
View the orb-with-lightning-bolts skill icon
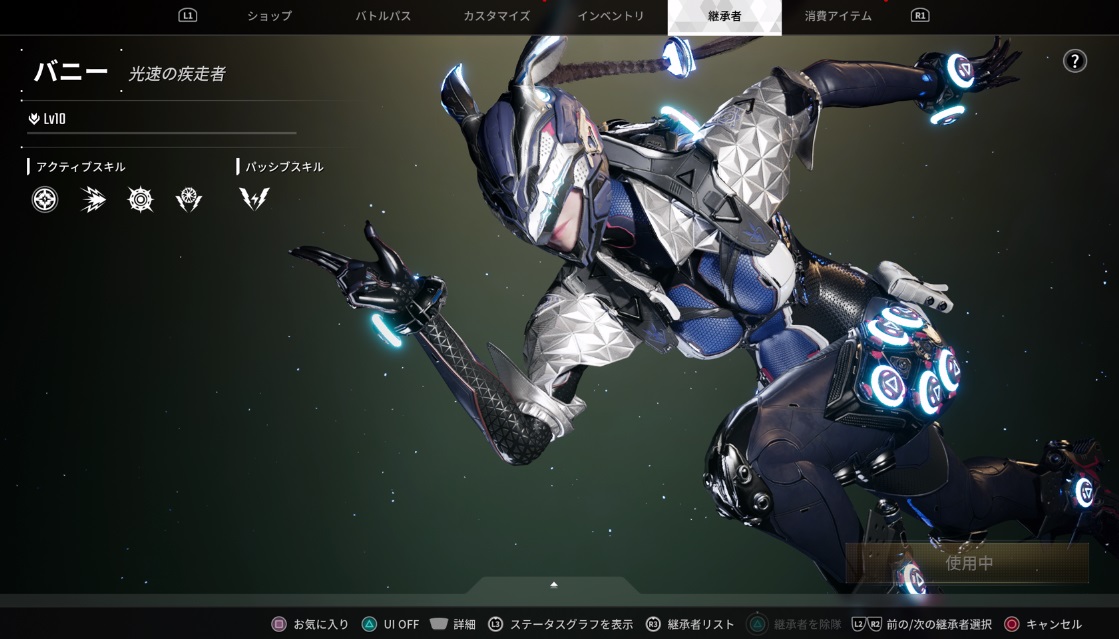click(189, 200)
